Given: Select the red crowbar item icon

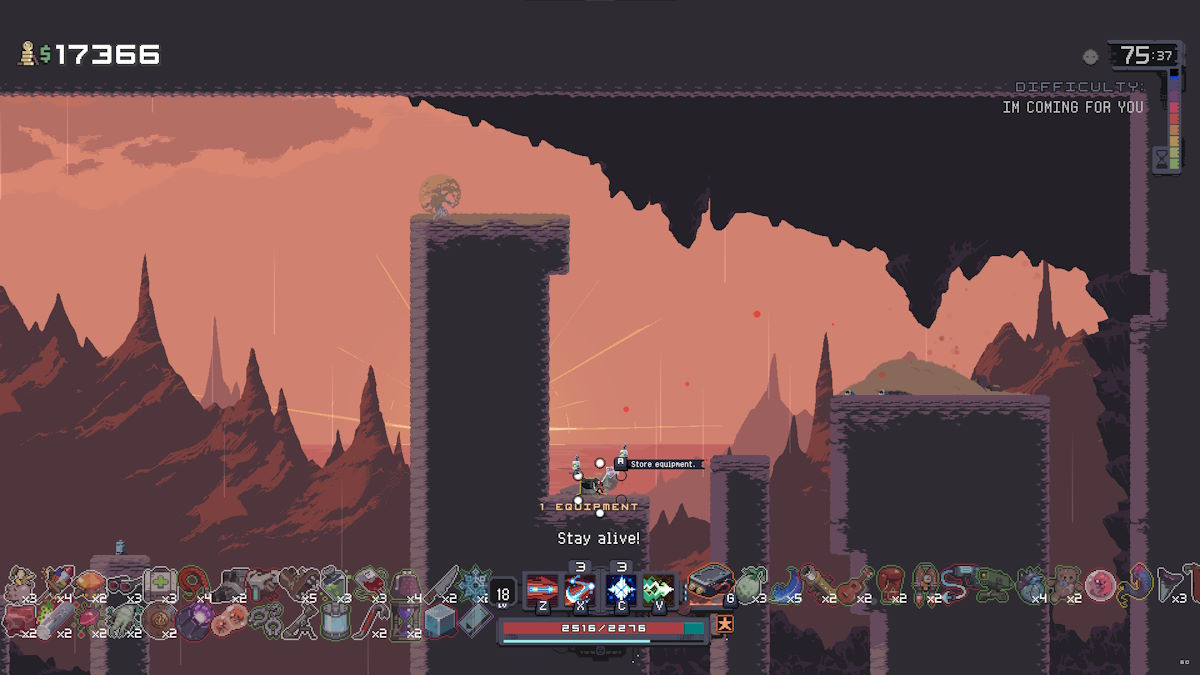Looking at the screenshot, I should [x=373, y=622].
